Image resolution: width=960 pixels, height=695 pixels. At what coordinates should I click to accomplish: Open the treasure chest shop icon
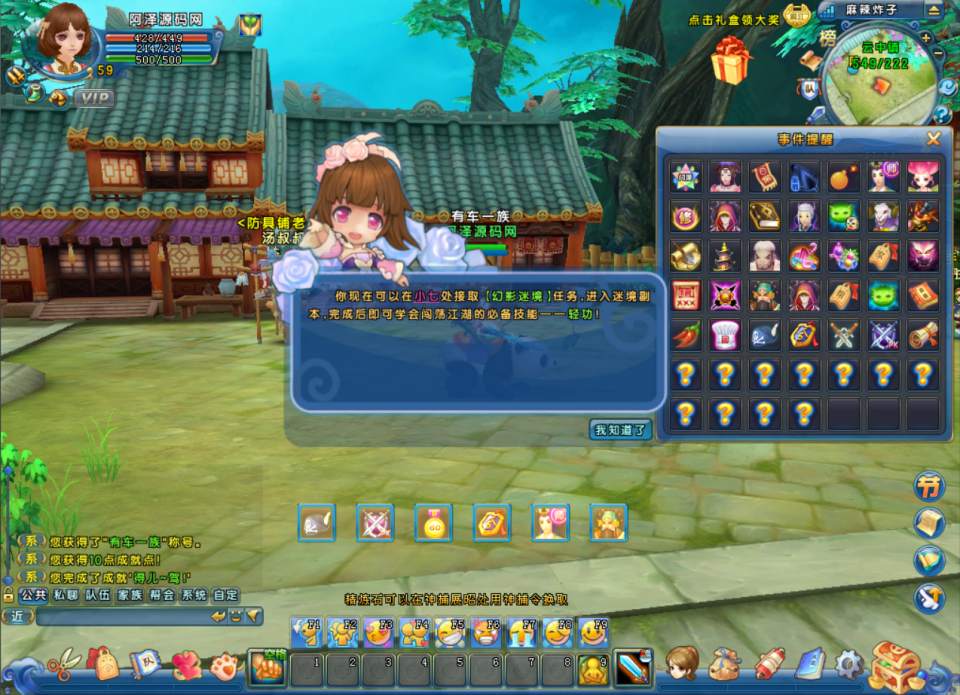[894, 666]
